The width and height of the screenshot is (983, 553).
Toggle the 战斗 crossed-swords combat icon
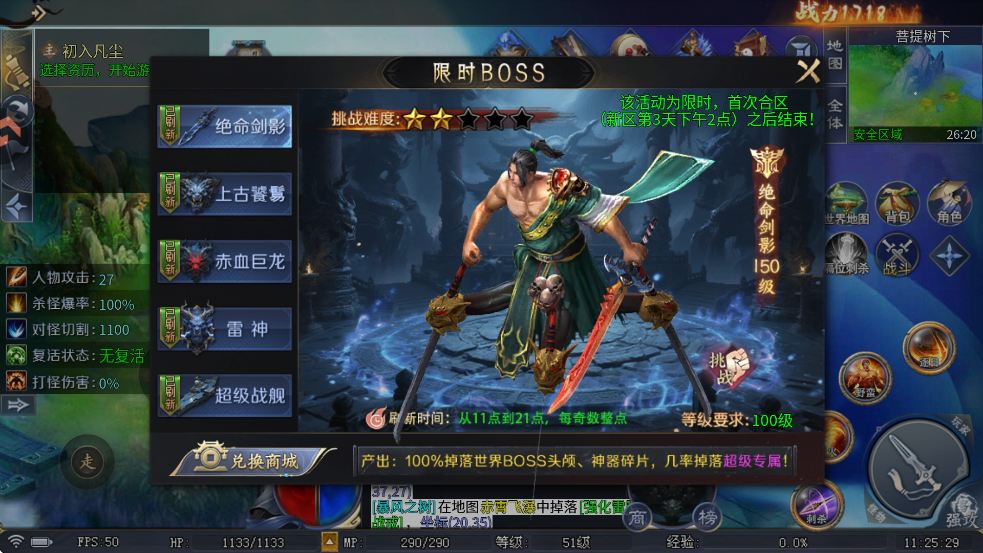pyautogui.click(x=897, y=255)
